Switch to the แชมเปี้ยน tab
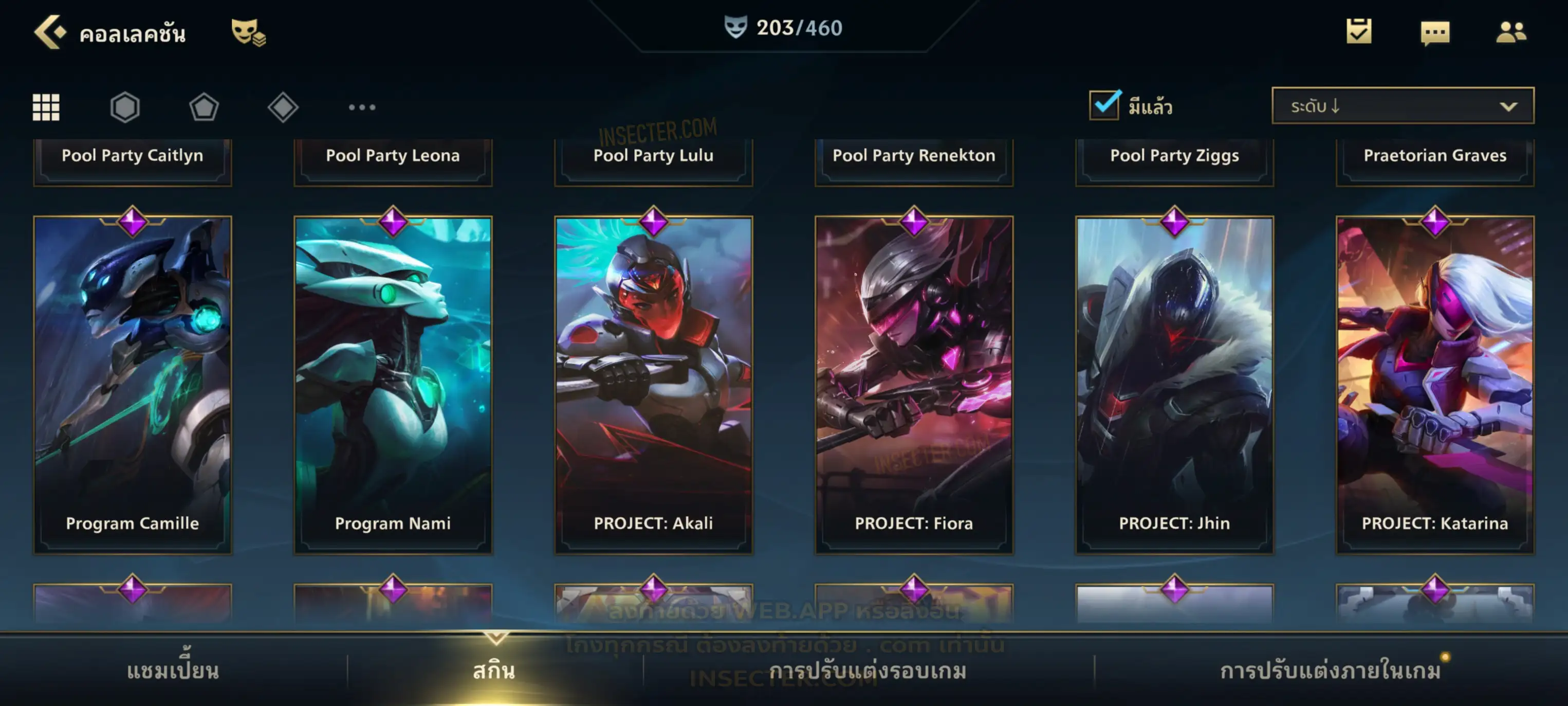This screenshot has width=1568, height=706. 173,671
